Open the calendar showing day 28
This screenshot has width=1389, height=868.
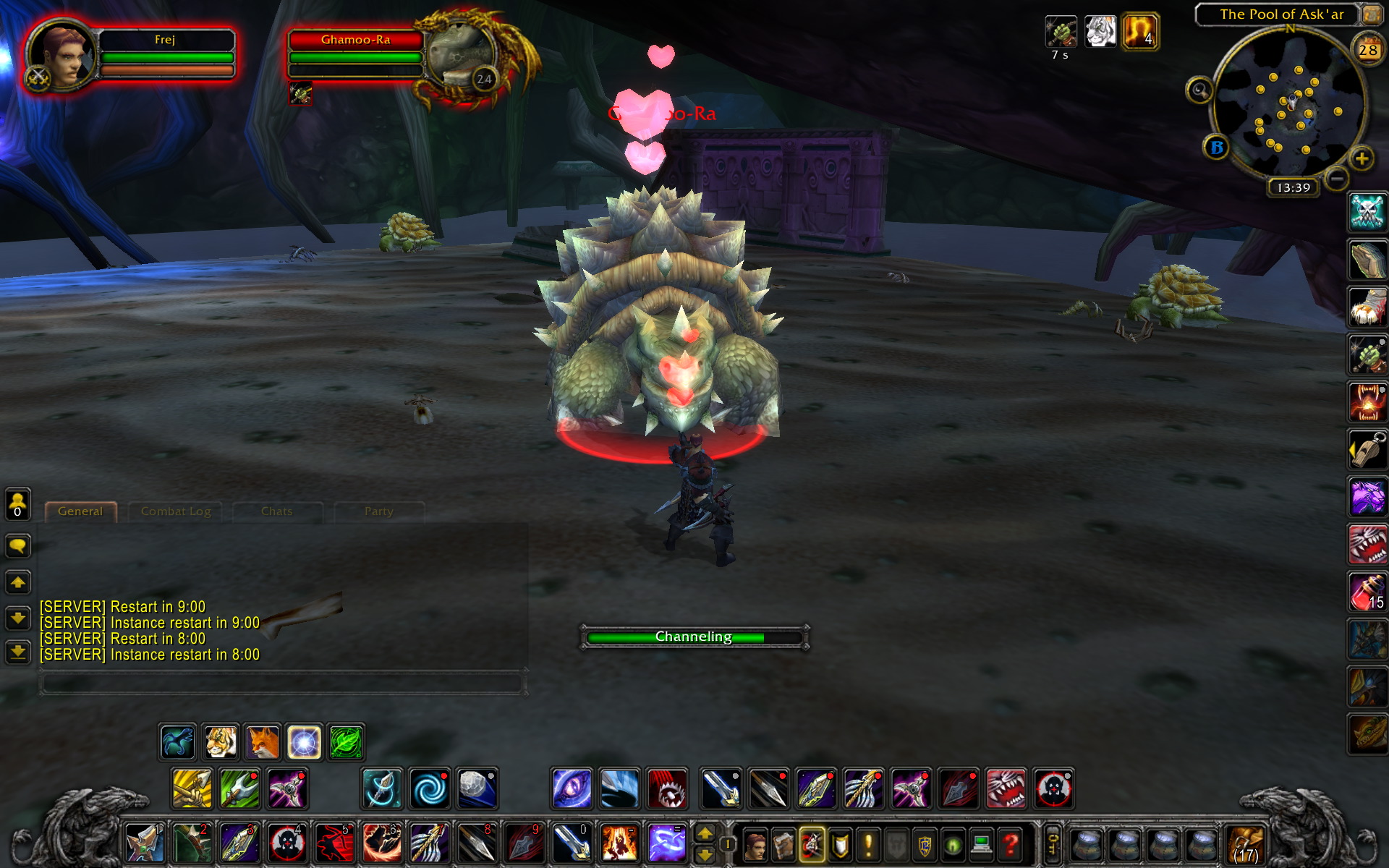pyautogui.click(x=1367, y=50)
